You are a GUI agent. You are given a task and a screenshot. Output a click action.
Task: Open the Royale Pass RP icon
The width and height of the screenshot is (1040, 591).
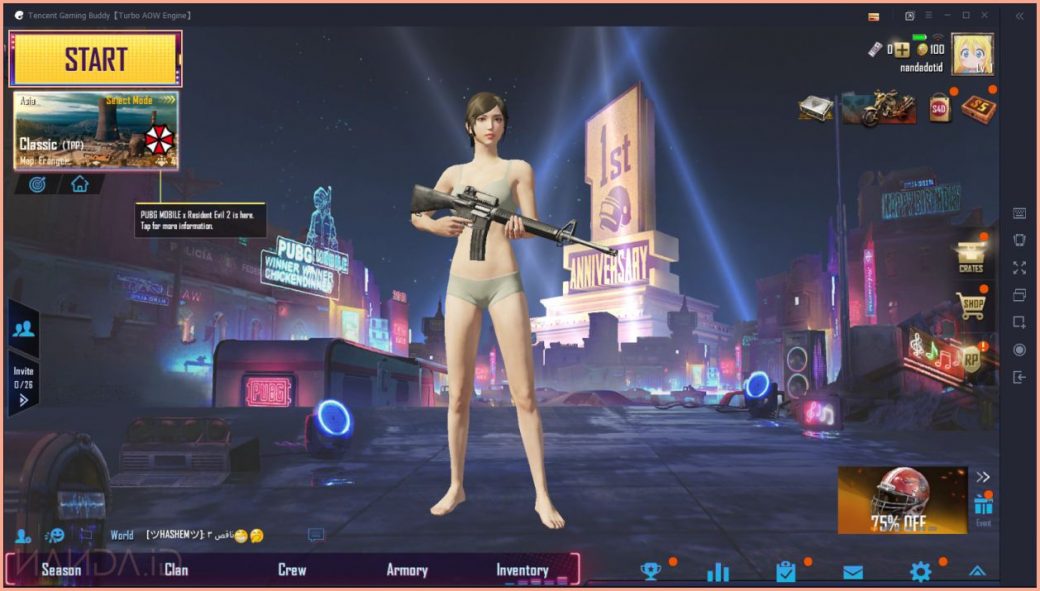969,358
